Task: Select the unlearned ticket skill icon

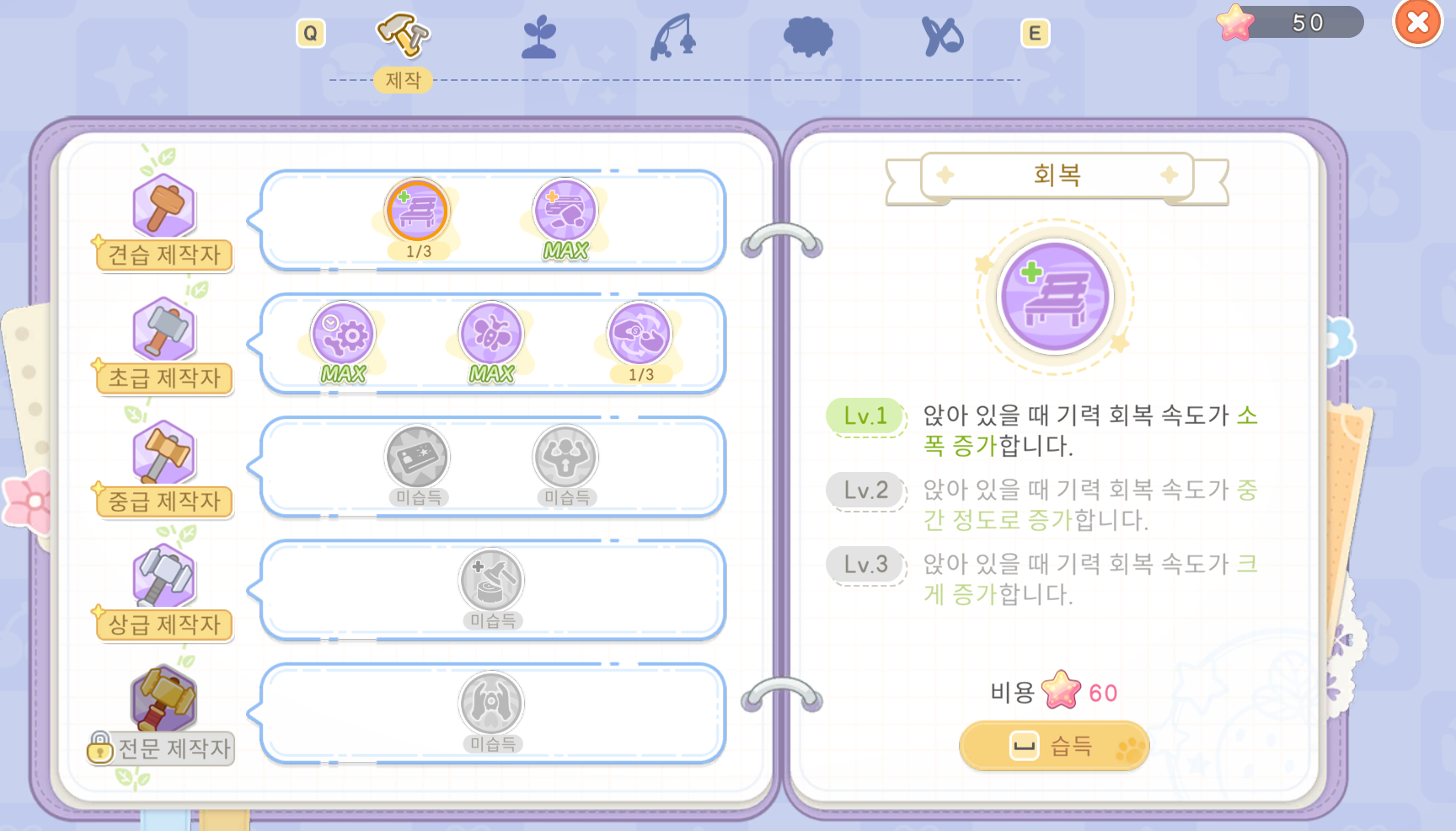Action: 418,458
